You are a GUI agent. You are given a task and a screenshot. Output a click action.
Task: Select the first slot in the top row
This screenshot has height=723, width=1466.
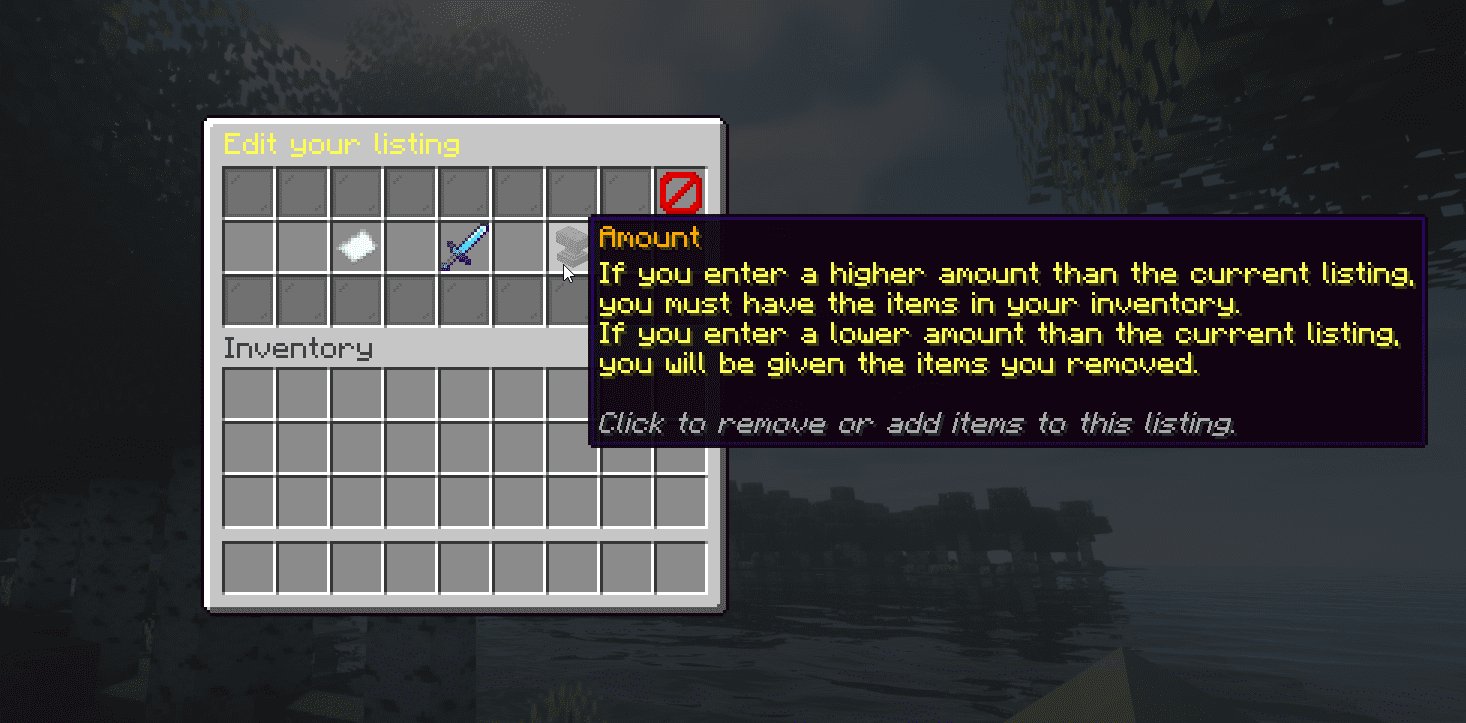[248, 193]
